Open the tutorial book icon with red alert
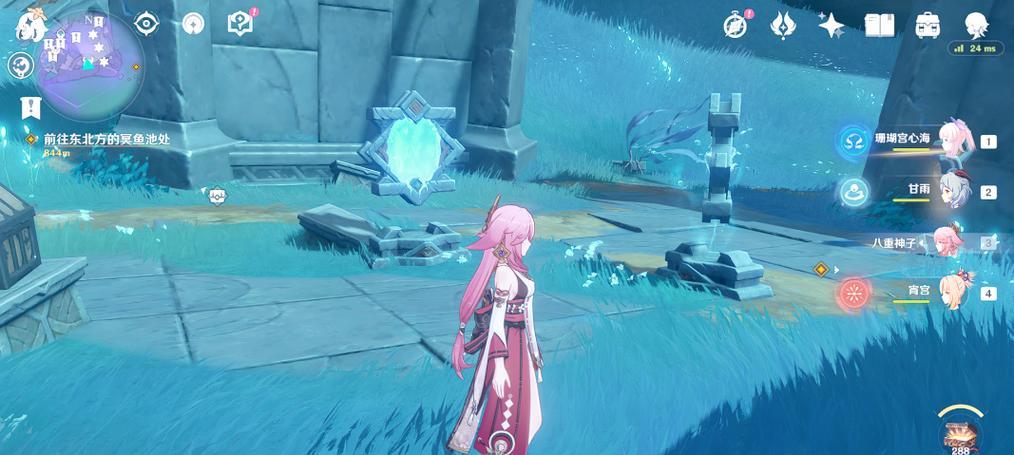This screenshot has height=455, width=1014. (x=240, y=23)
